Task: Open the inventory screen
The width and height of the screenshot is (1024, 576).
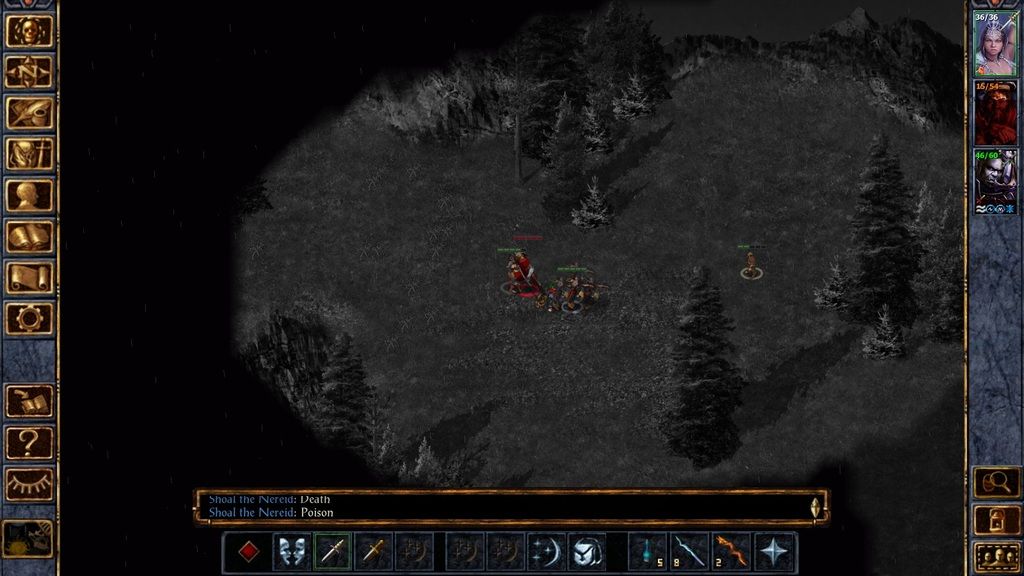Action: (x=29, y=154)
